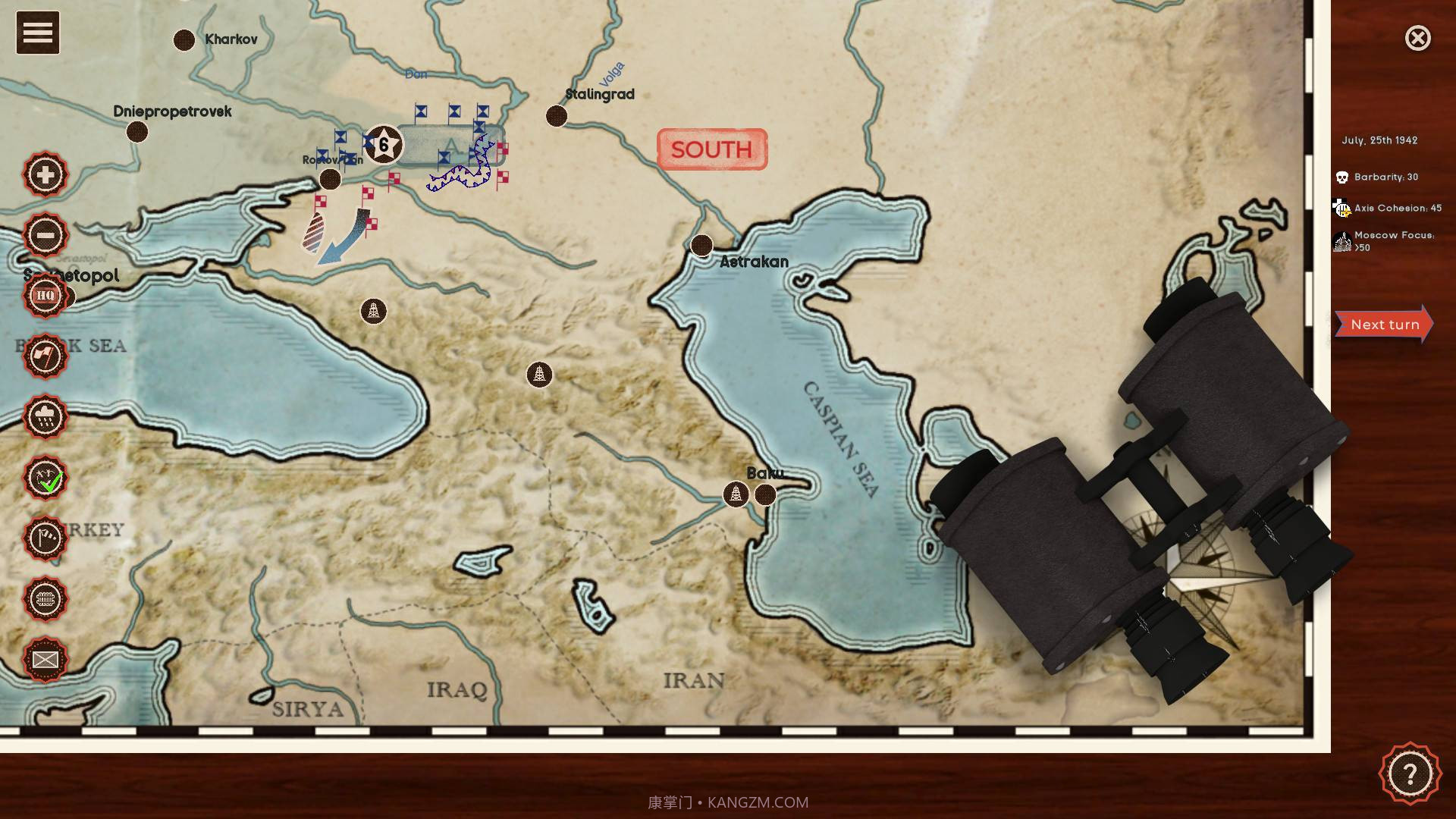Select the HQ marker icon in the sidebar

click(x=45, y=296)
